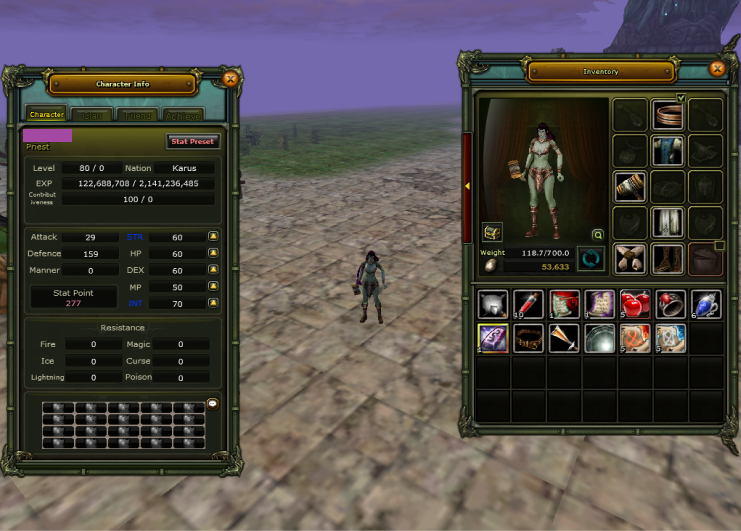The image size is (741, 531).
Task: Select the red apples in the inventory
Action: click(x=634, y=304)
